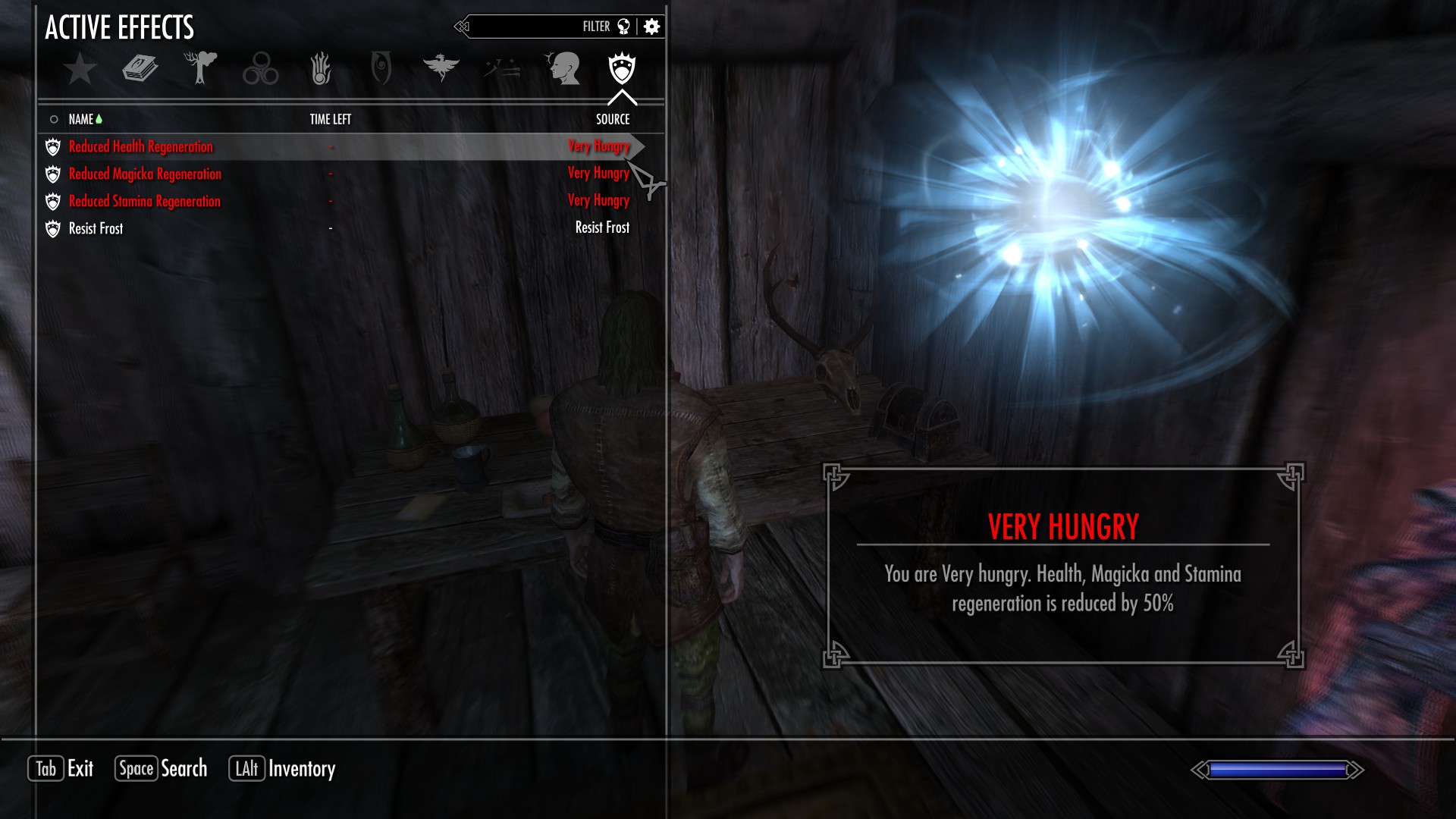Sort effects by the TIME LEFT column
Image resolution: width=1456 pixels, height=819 pixels.
coord(332,119)
